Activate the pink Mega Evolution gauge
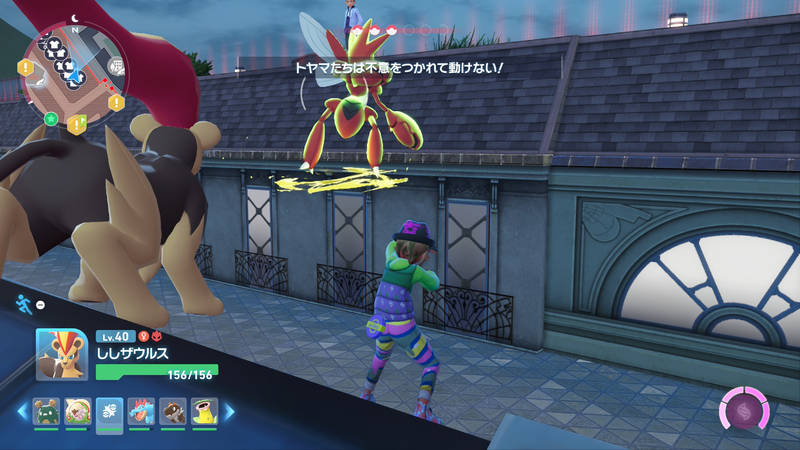 (745, 411)
